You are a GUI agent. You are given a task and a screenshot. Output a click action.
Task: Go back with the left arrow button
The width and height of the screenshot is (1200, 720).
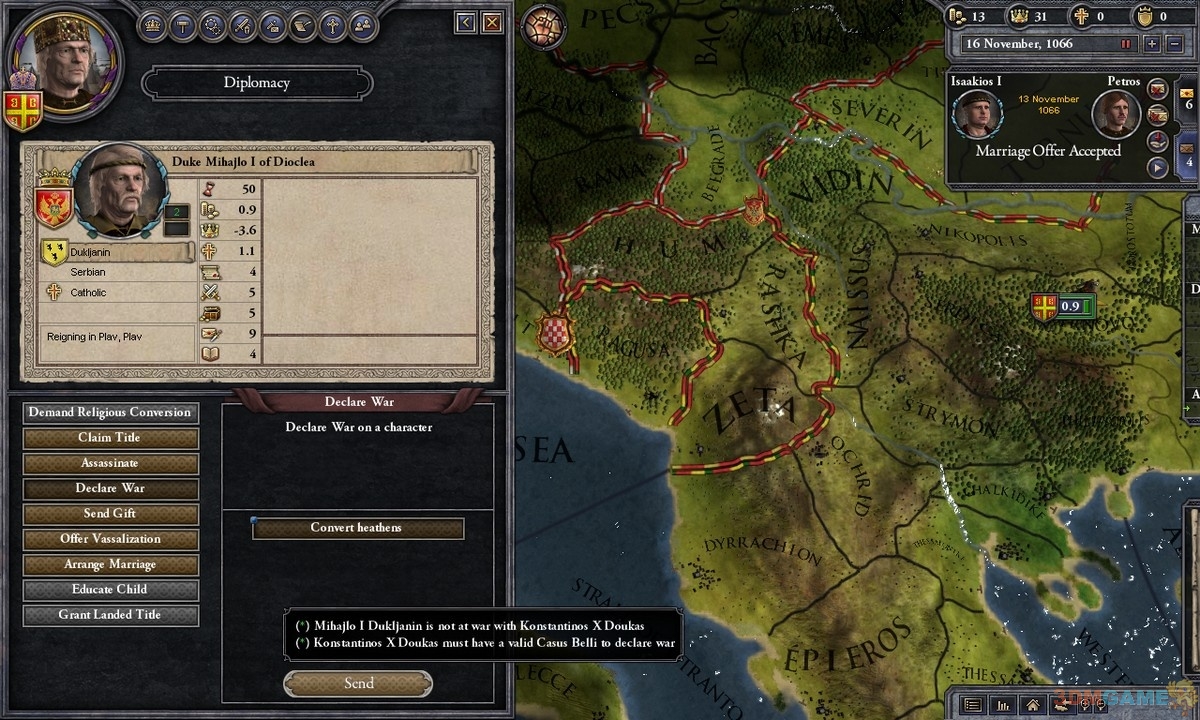click(x=465, y=22)
